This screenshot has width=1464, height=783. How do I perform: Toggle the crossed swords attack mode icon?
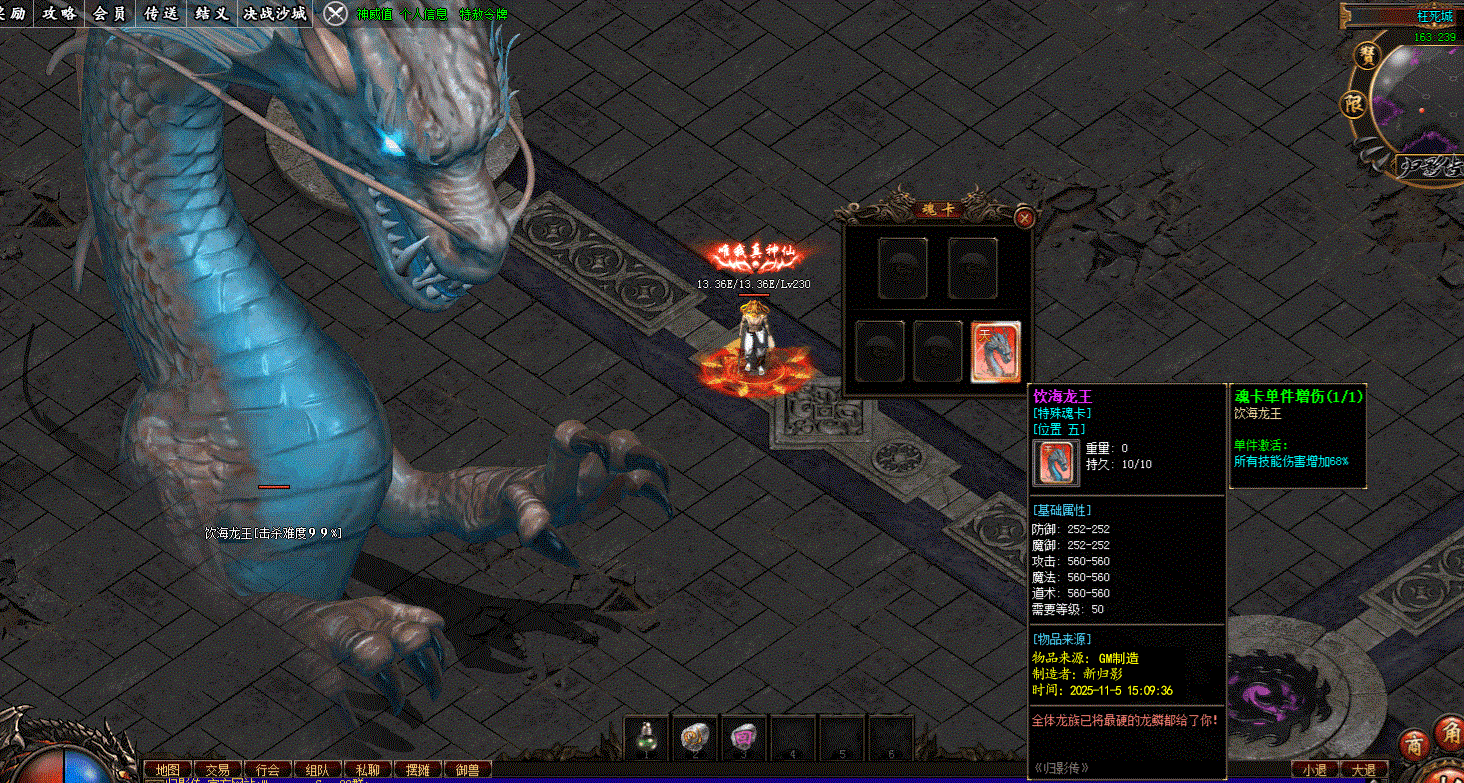(337, 13)
